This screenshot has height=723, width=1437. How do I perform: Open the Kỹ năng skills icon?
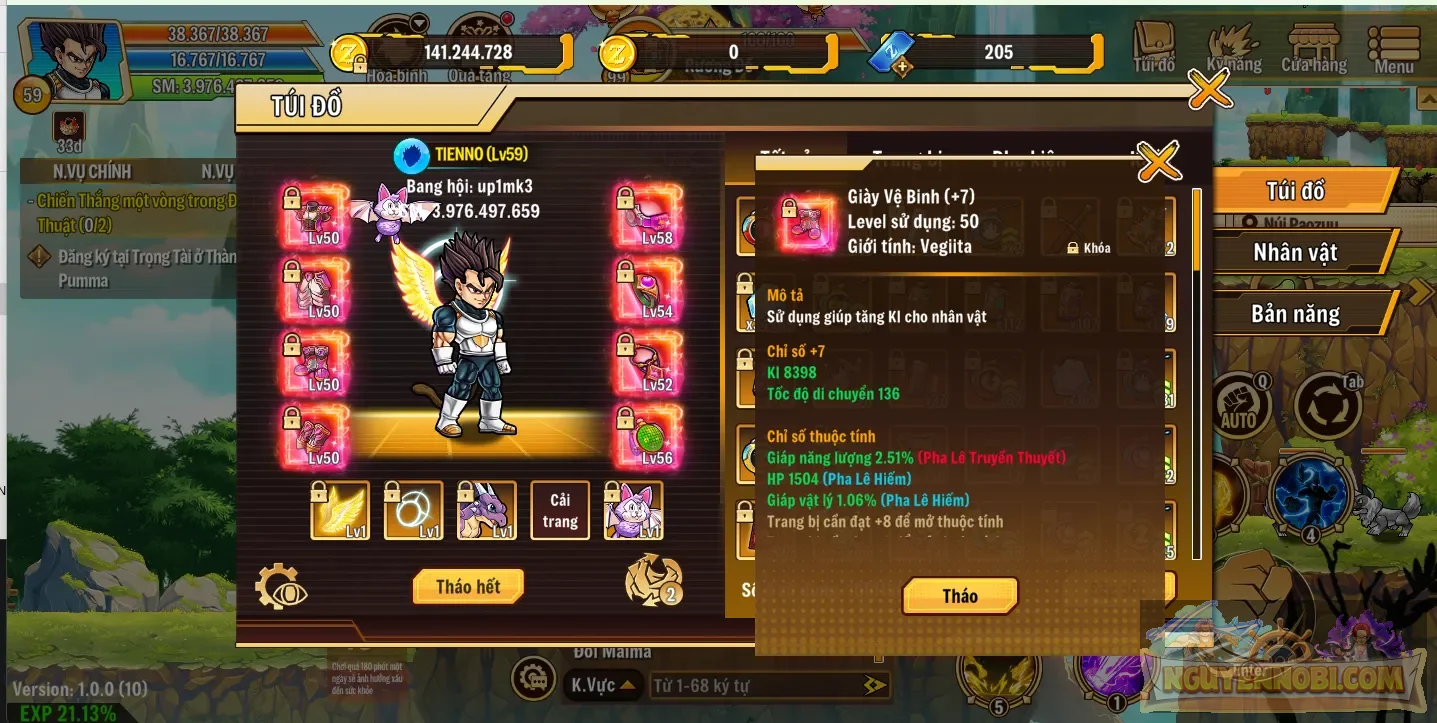[x=1232, y=45]
